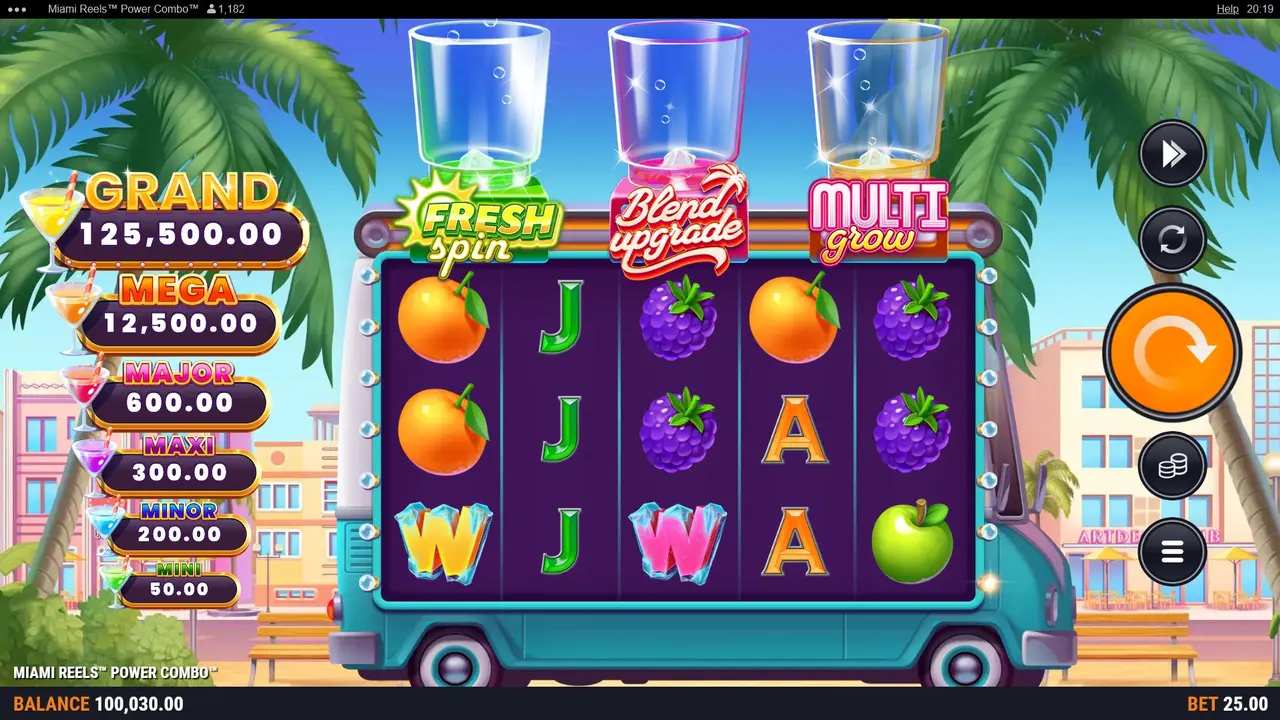
Task: Enable turbo play with the fast-forward icon
Action: [1171, 153]
